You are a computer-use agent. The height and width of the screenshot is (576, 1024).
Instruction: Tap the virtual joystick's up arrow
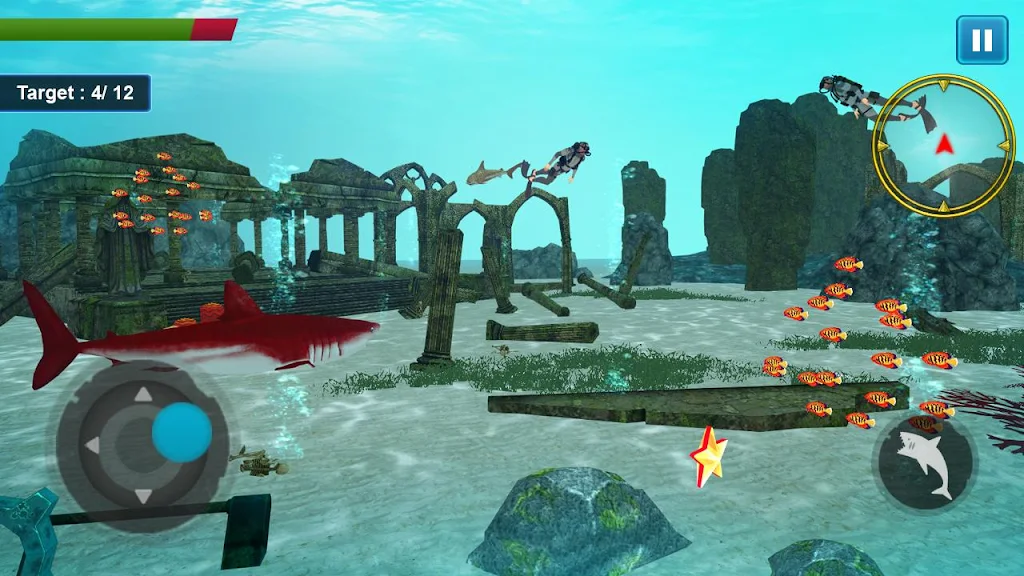(x=143, y=393)
